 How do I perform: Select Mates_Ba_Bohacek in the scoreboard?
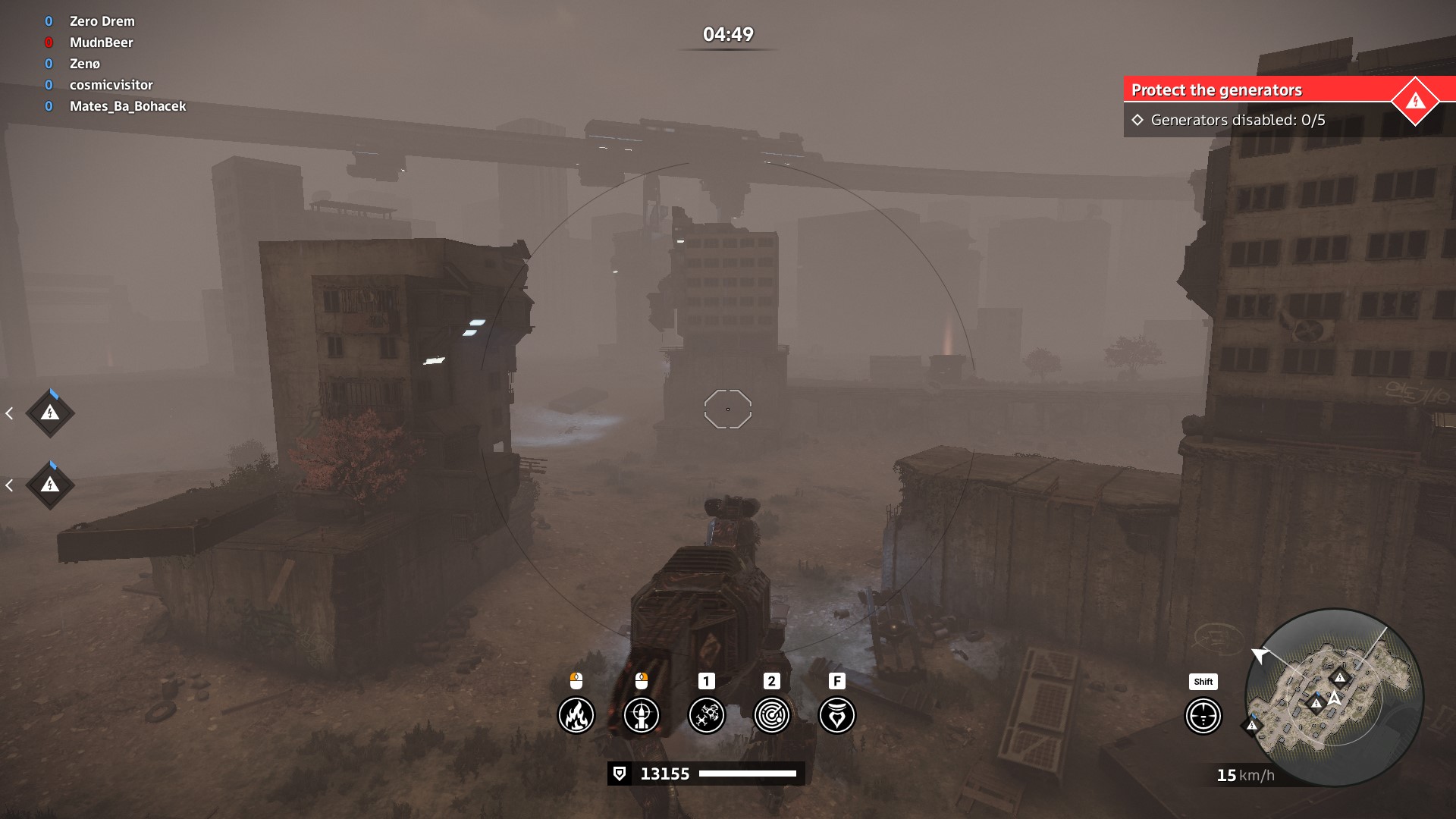tap(127, 106)
